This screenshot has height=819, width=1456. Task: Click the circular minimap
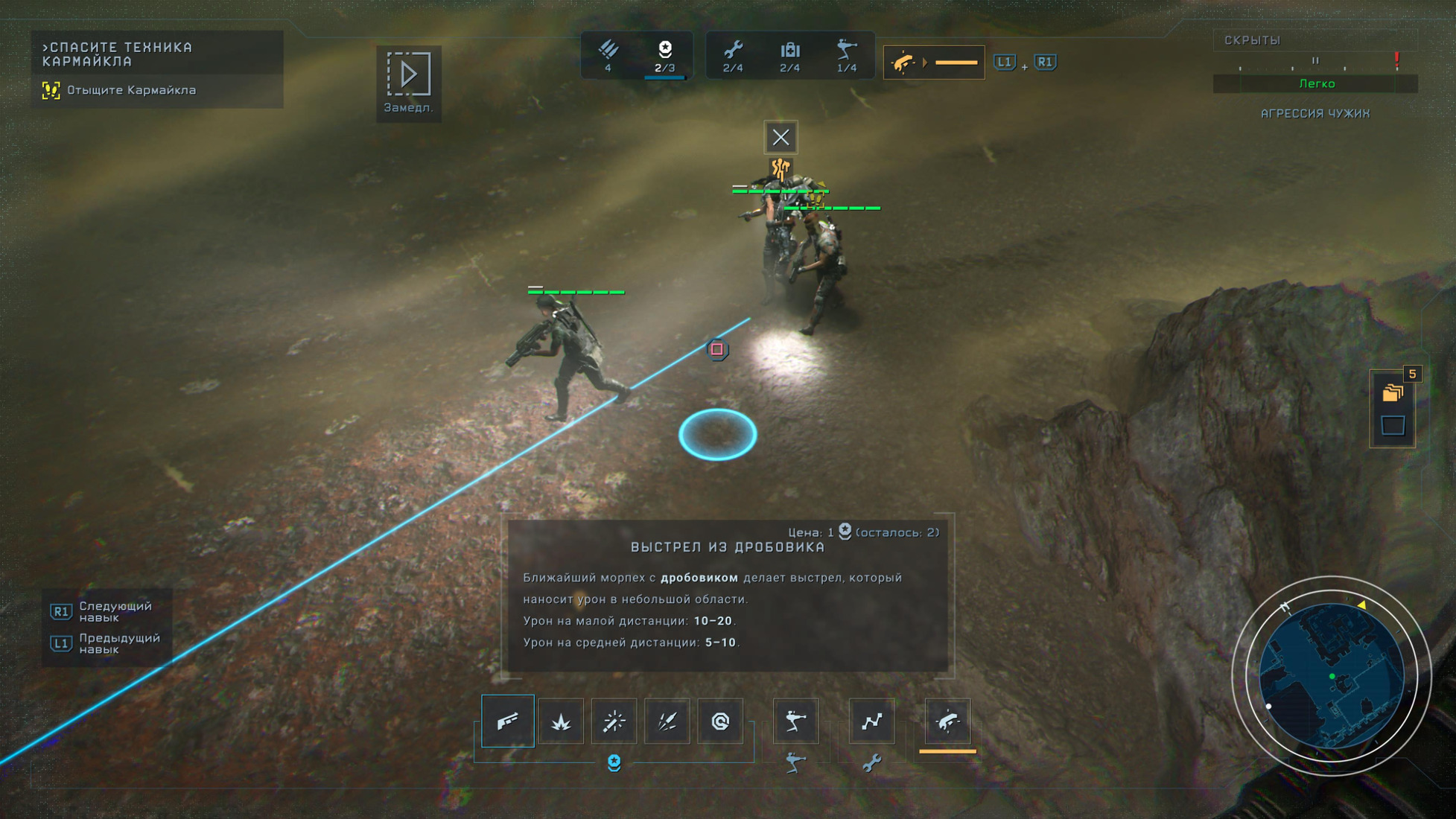tap(1331, 676)
